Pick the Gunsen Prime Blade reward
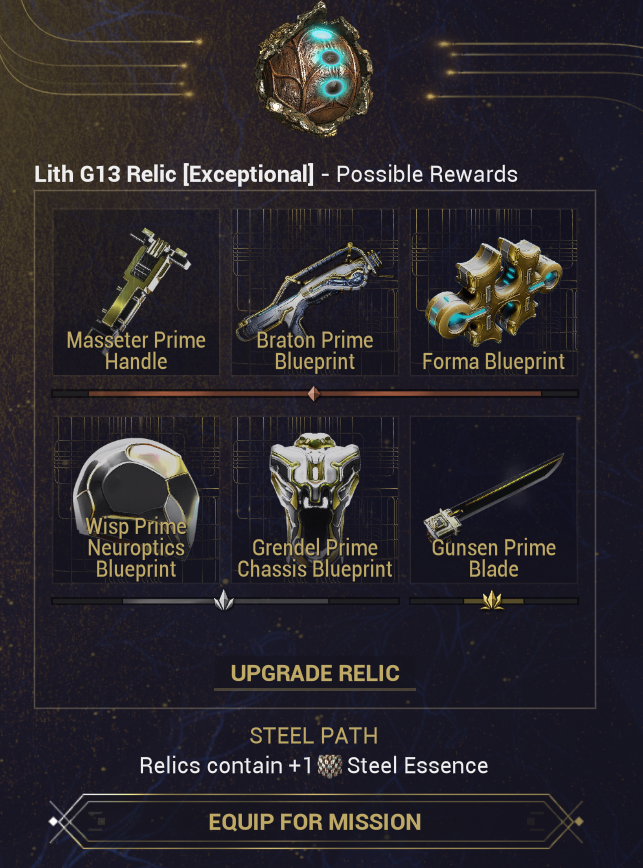The height and width of the screenshot is (868, 643). [x=494, y=500]
